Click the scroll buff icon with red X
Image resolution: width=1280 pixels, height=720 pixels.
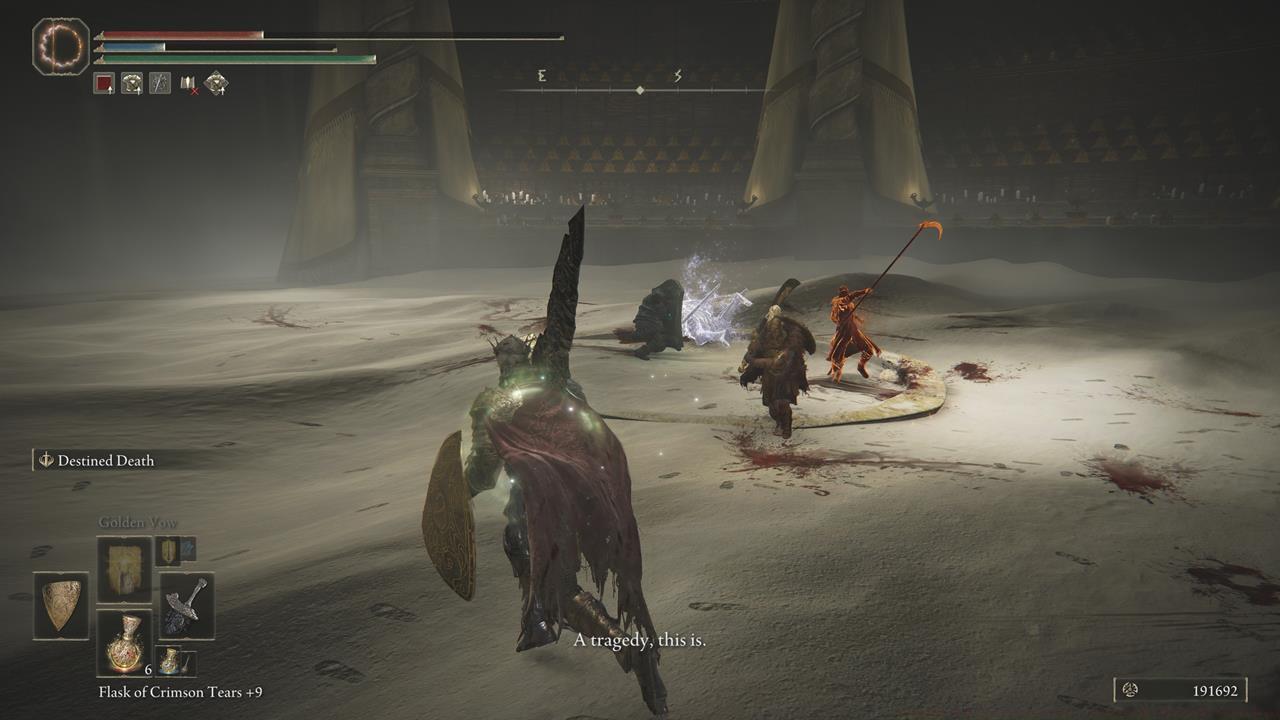[x=187, y=83]
